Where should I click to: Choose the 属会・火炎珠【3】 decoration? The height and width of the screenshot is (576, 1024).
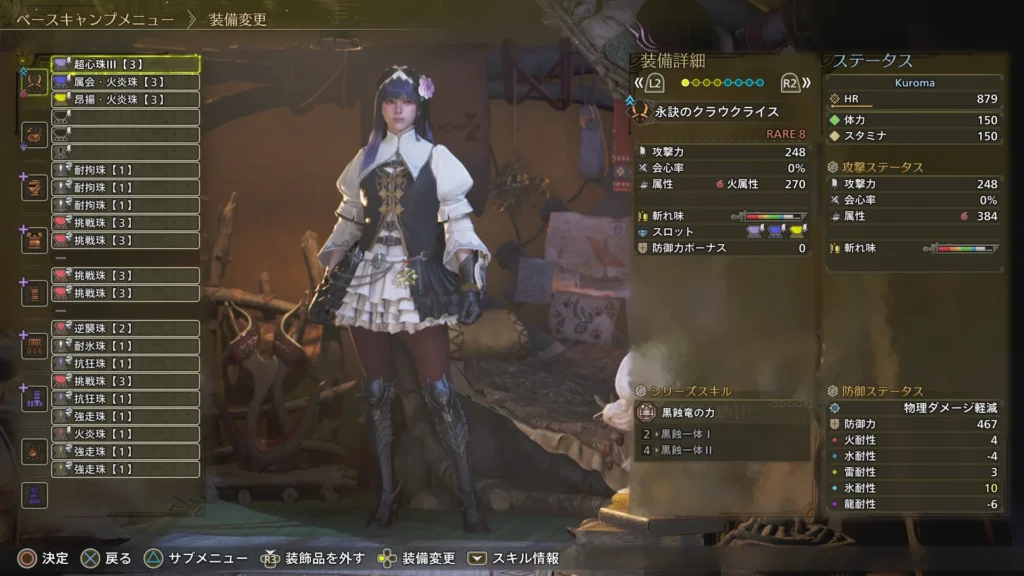pos(125,82)
